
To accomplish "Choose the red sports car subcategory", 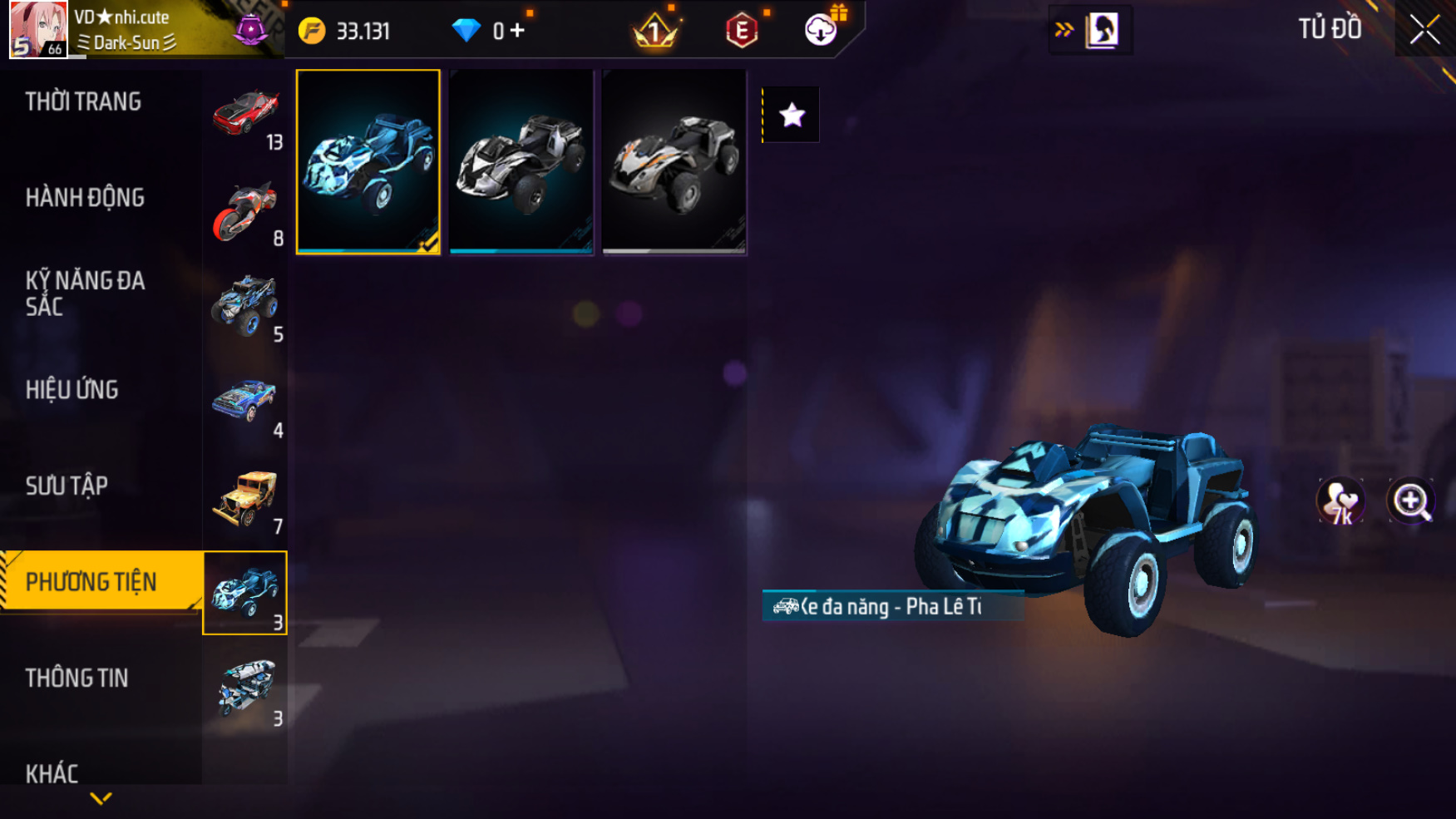I will 245,114.
